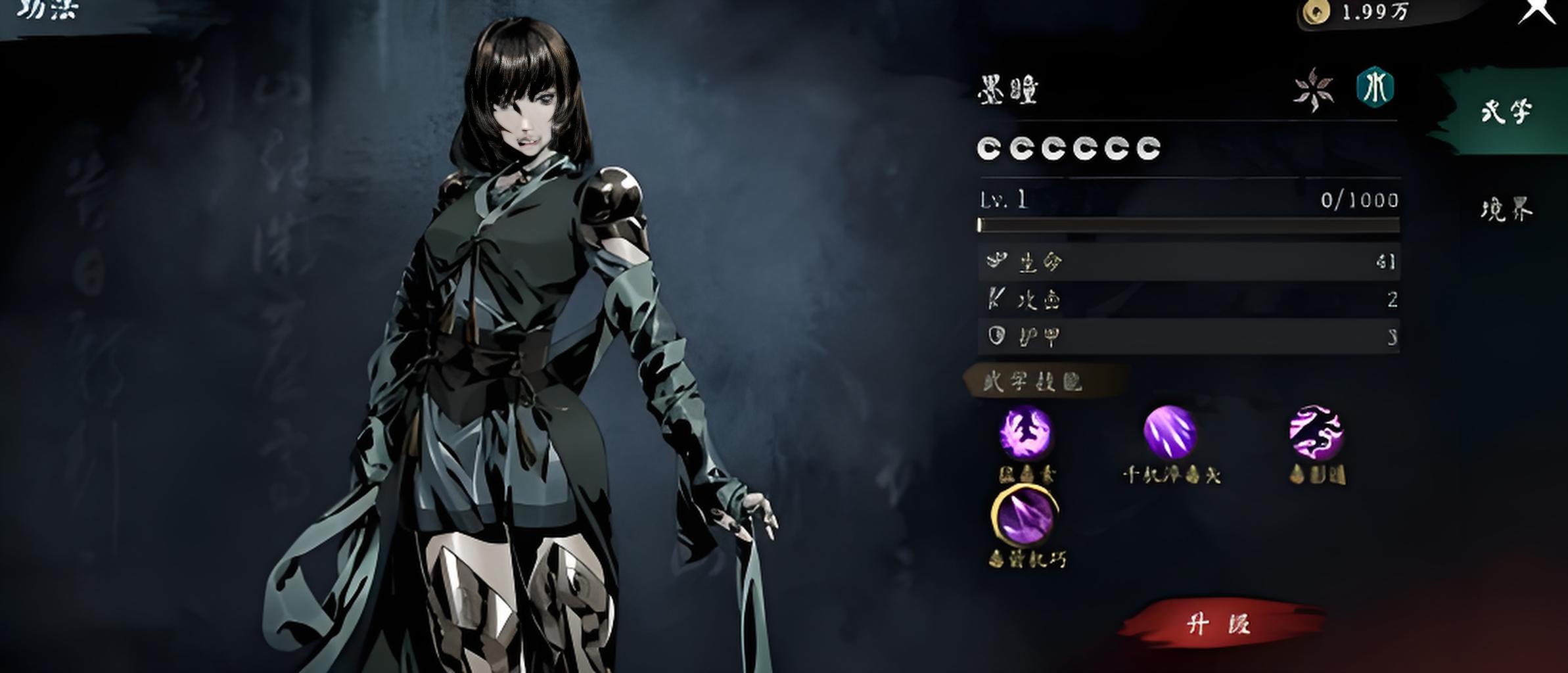Click the teal 水 element badge
This screenshot has height=673, width=1568.
(1375, 87)
